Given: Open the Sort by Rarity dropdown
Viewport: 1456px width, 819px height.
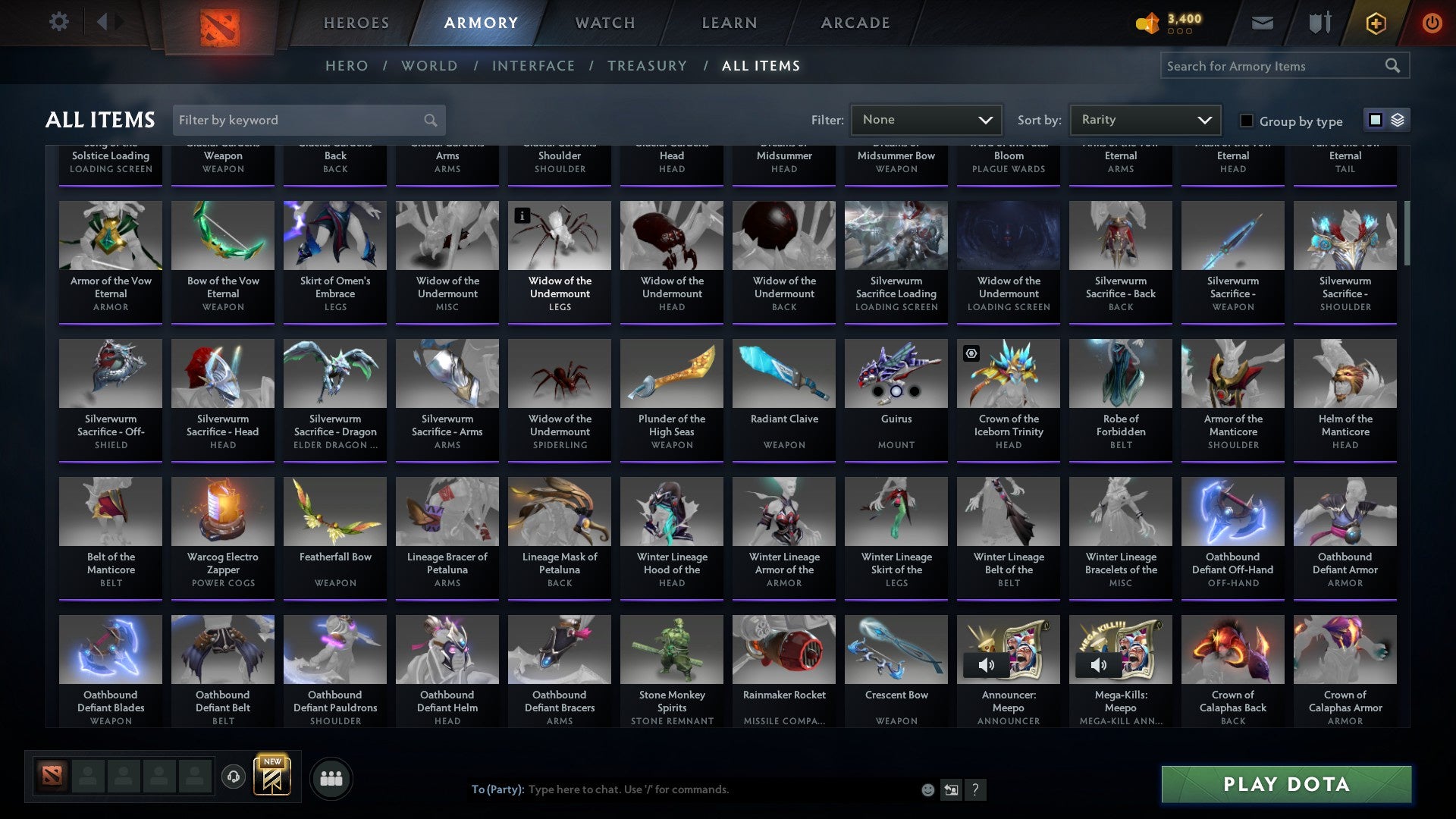Looking at the screenshot, I should click(1145, 119).
